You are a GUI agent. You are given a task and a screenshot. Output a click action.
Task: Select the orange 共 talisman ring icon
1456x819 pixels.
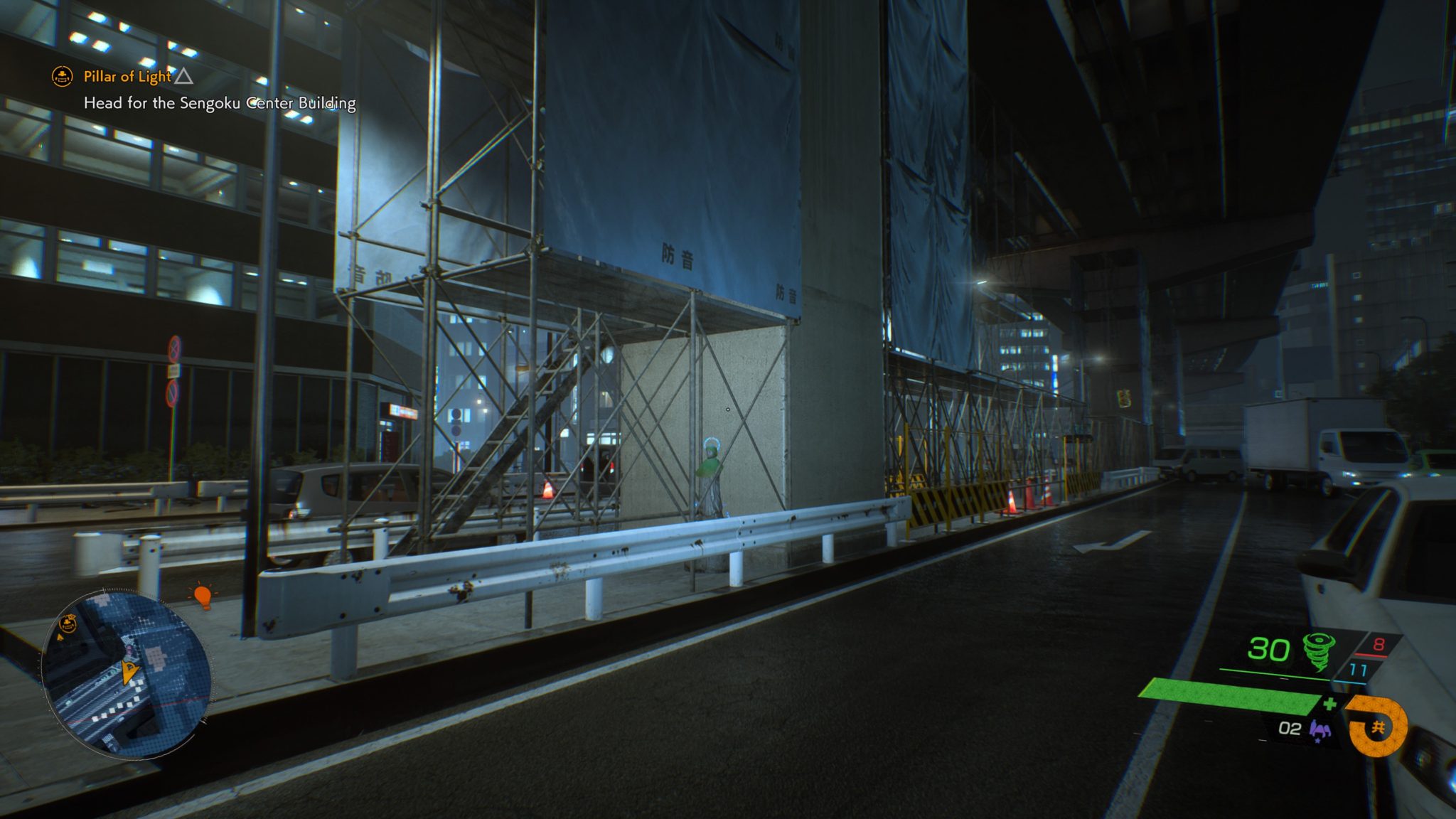(1378, 727)
